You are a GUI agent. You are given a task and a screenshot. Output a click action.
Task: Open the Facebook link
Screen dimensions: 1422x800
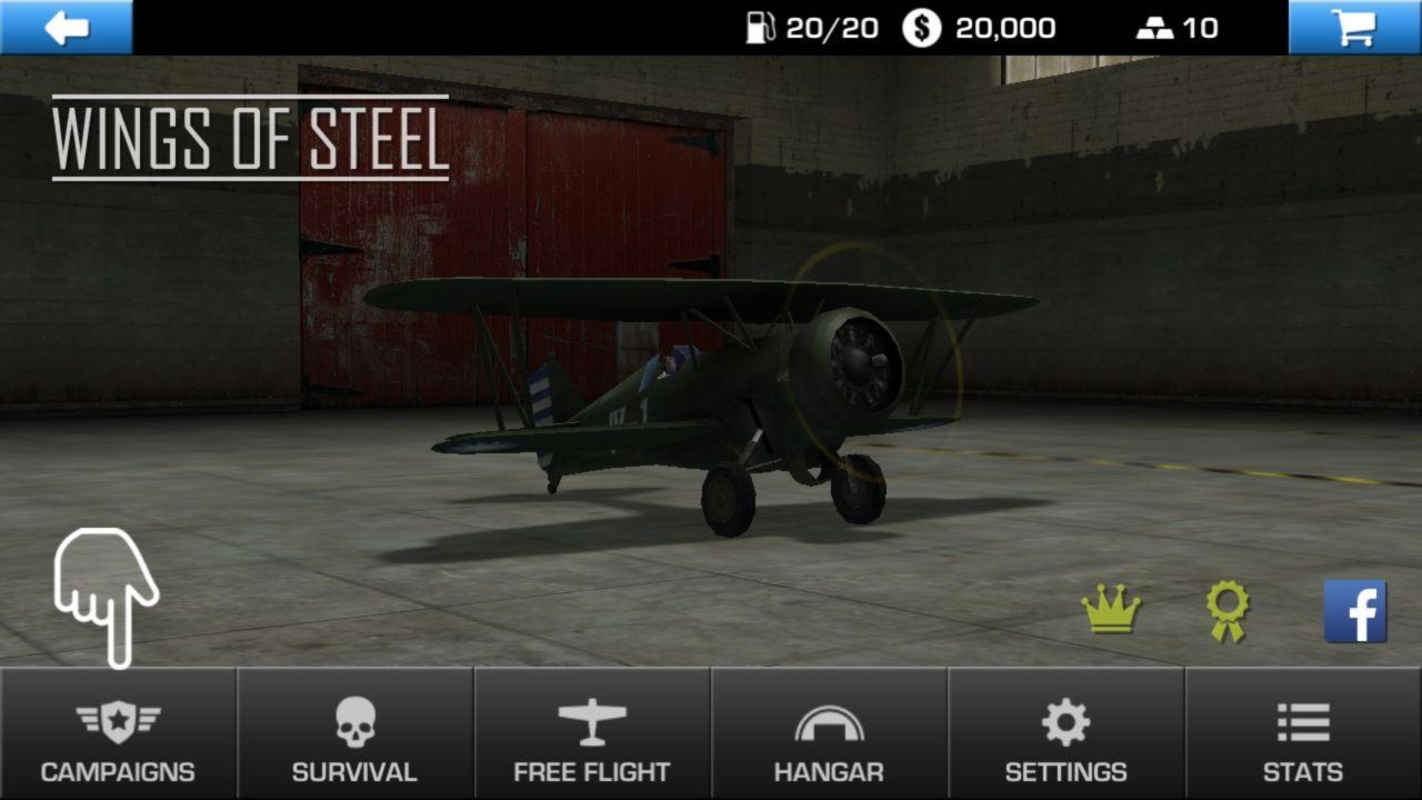[1355, 611]
